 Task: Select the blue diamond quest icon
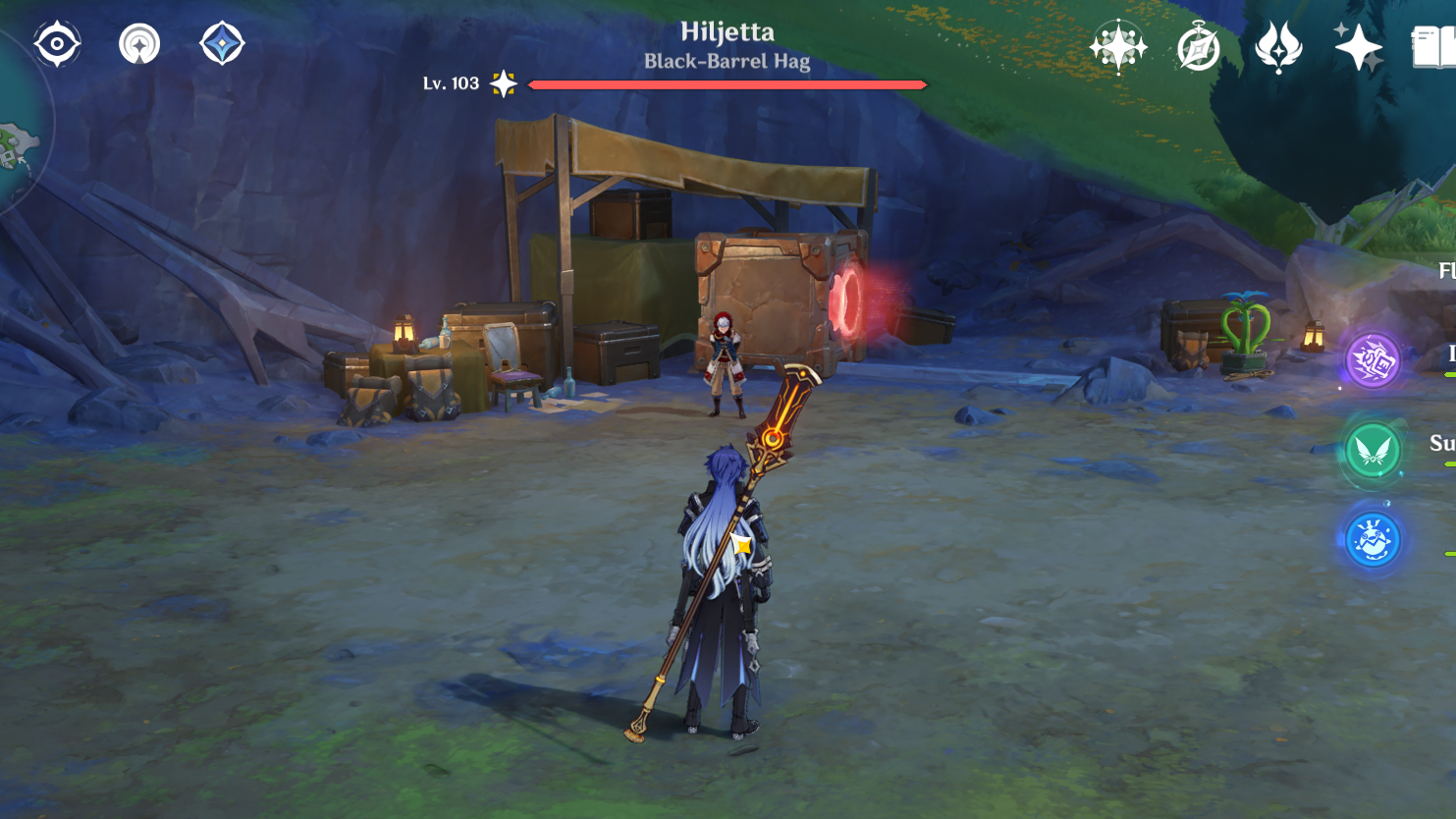coord(222,44)
